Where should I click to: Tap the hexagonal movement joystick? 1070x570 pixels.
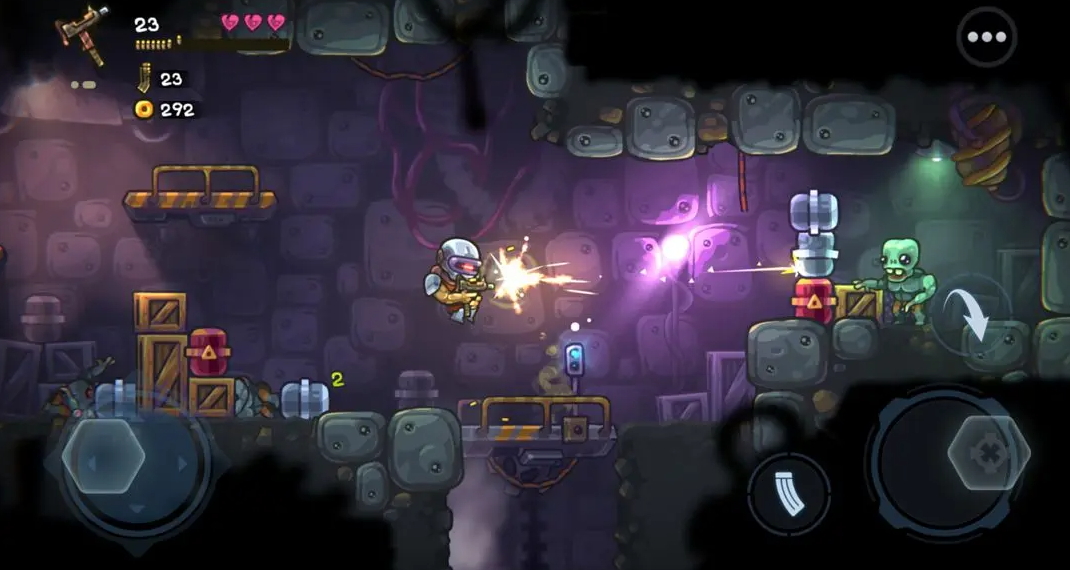(103, 456)
